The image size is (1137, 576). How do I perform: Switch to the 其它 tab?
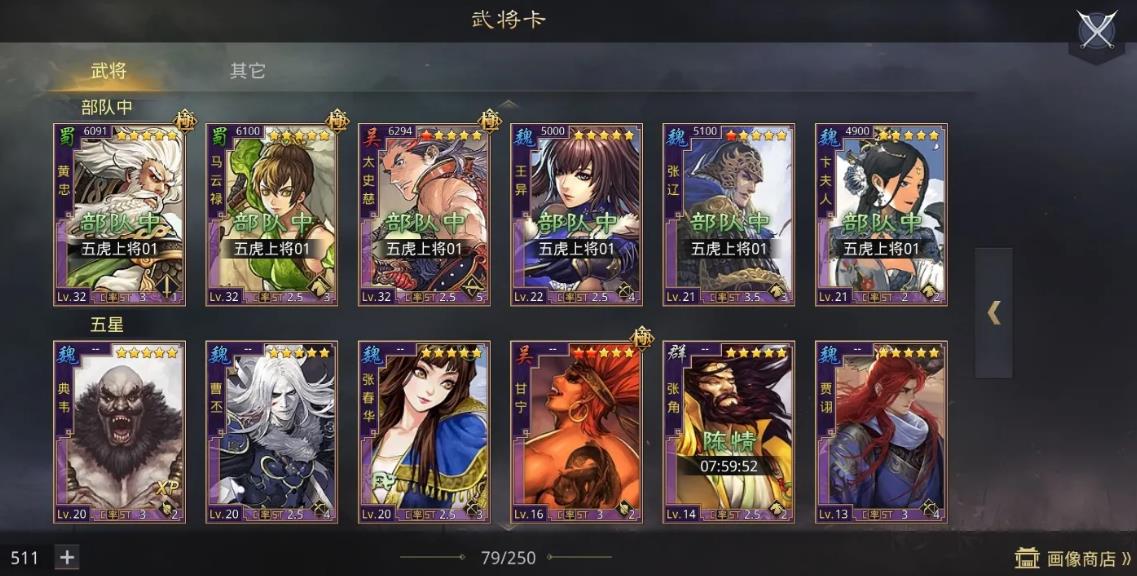coord(247,71)
